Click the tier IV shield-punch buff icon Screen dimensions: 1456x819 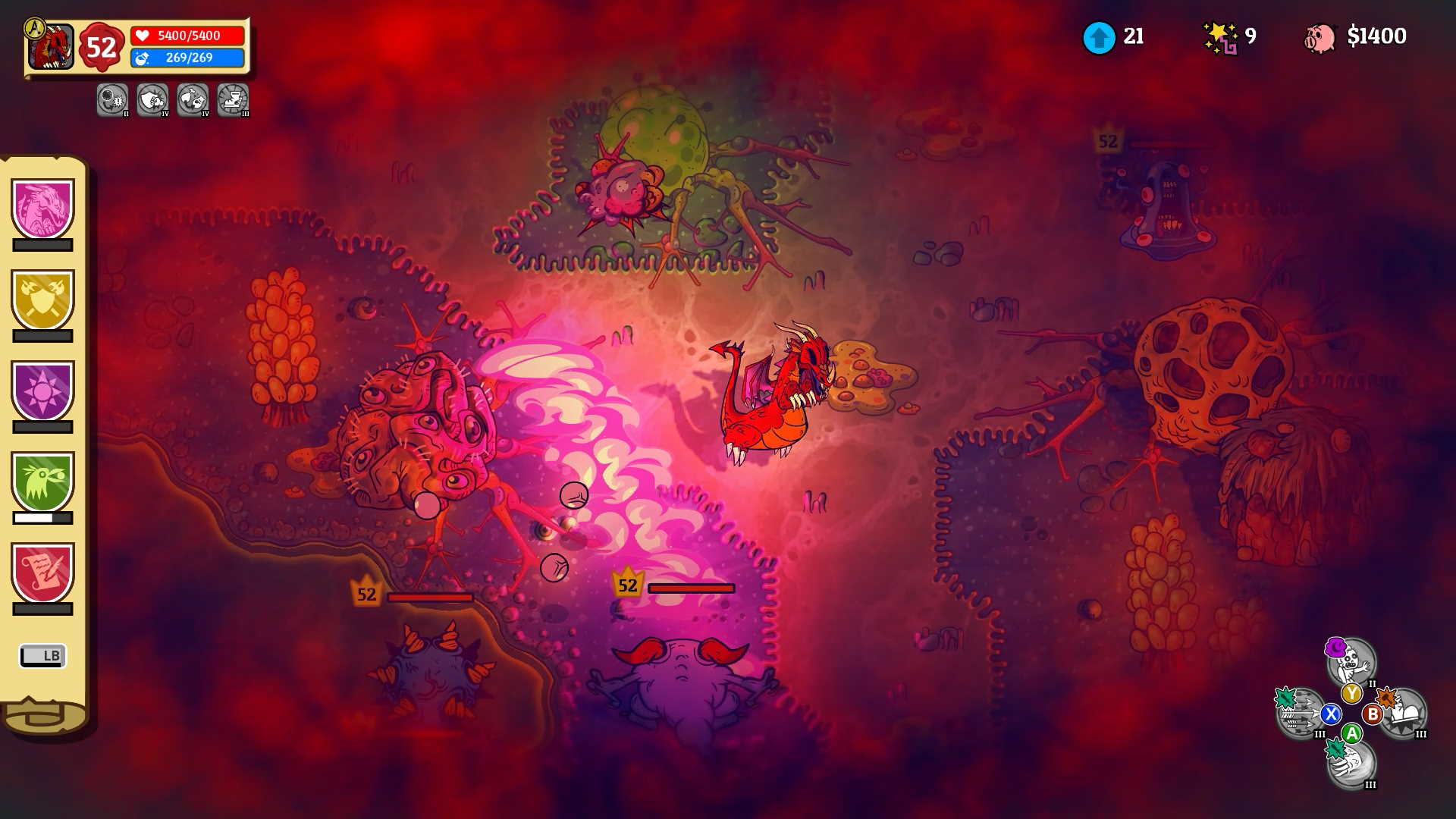coord(152,101)
